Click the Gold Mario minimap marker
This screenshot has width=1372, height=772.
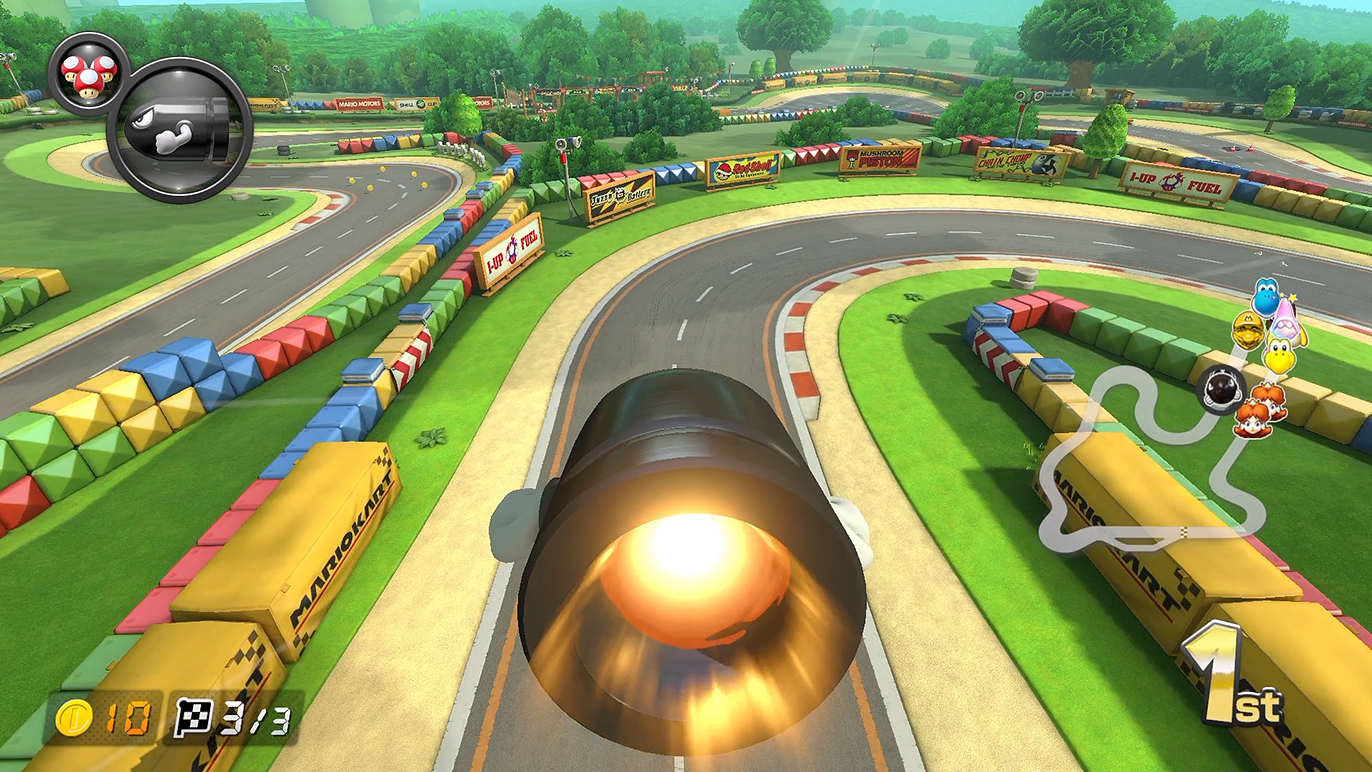coord(1246,332)
